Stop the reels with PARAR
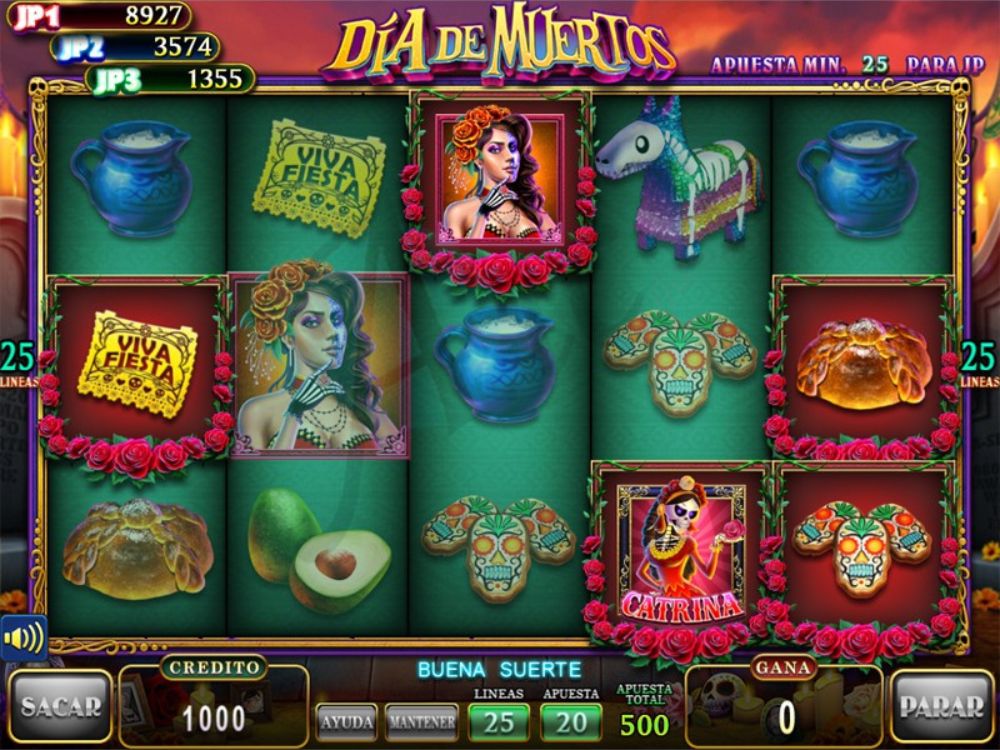The width and height of the screenshot is (1000, 750). (940, 706)
